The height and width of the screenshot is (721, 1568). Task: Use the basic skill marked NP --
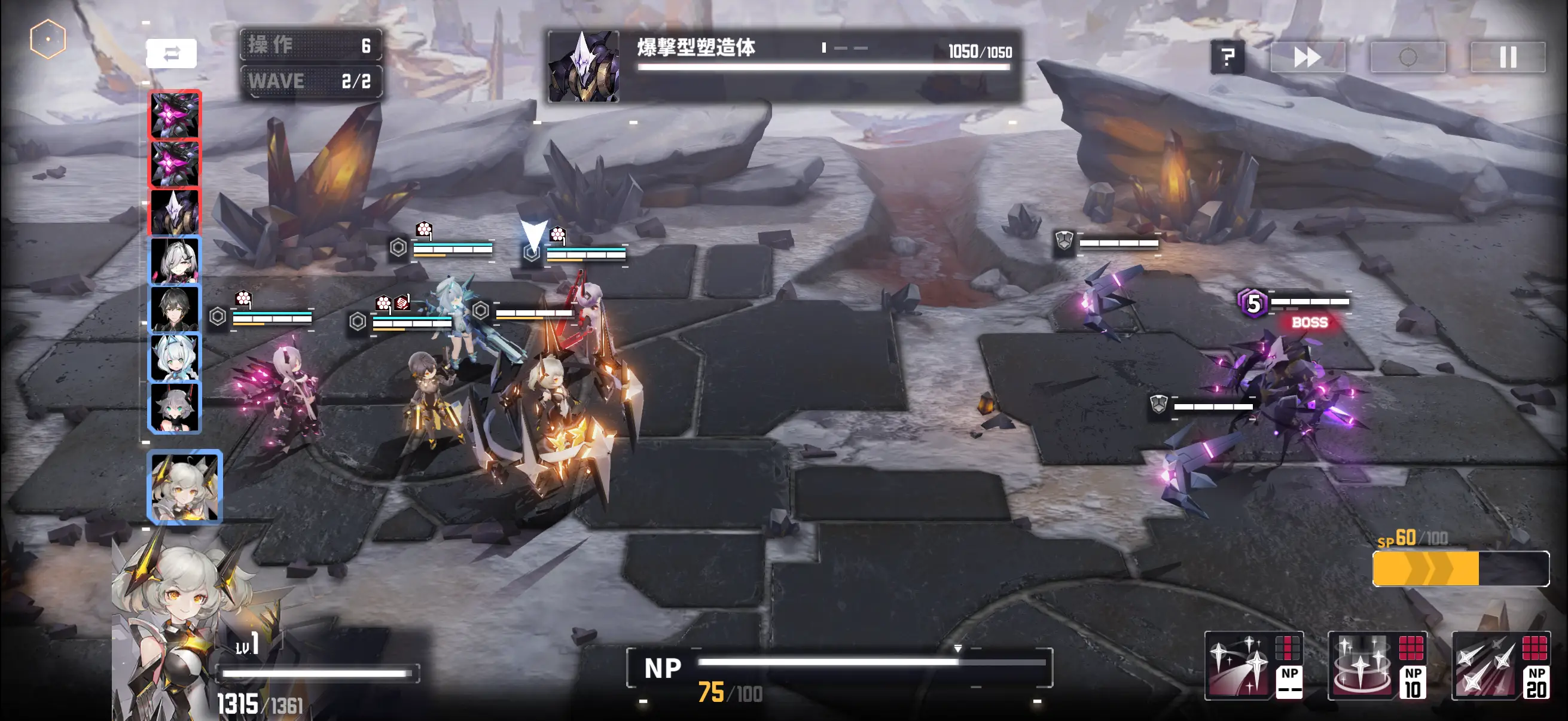[x=1254, y=665]
